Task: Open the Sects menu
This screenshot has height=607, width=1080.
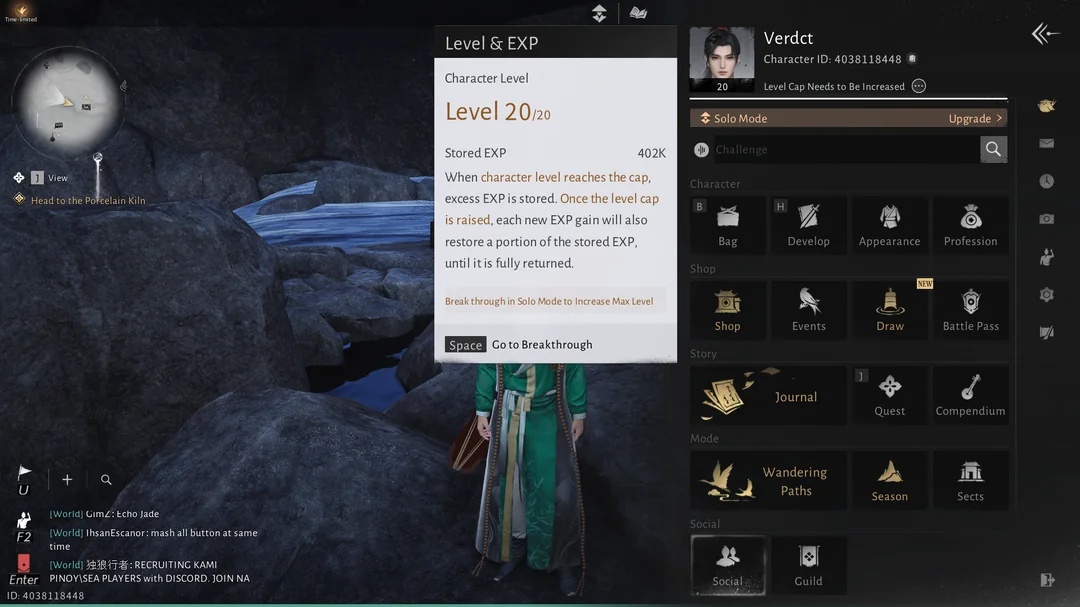Action: tap(970, 480)
